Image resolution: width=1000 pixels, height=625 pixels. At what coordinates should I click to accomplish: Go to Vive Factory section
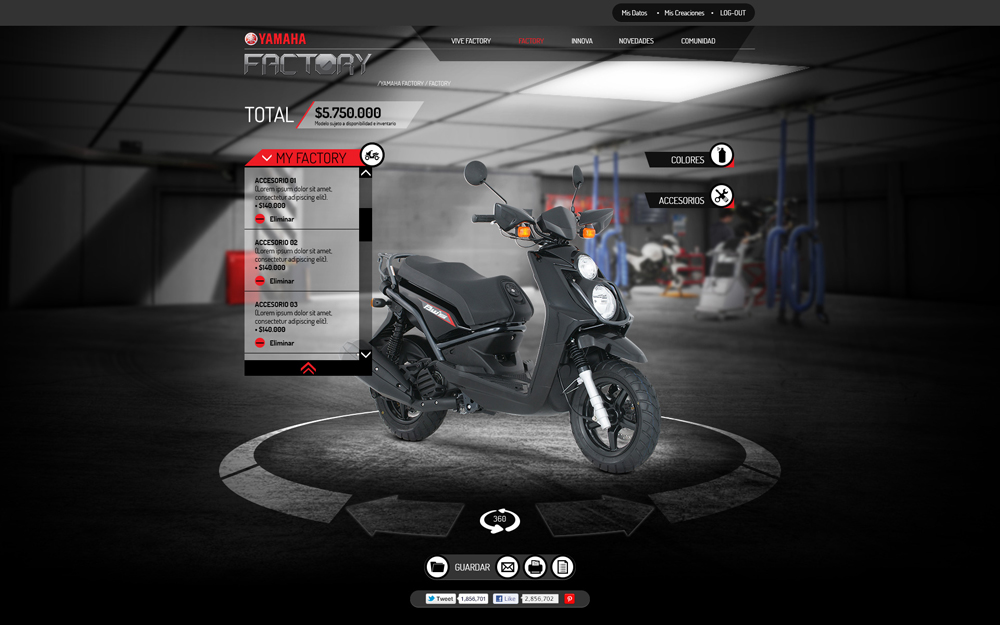click(x=471, y=41)
